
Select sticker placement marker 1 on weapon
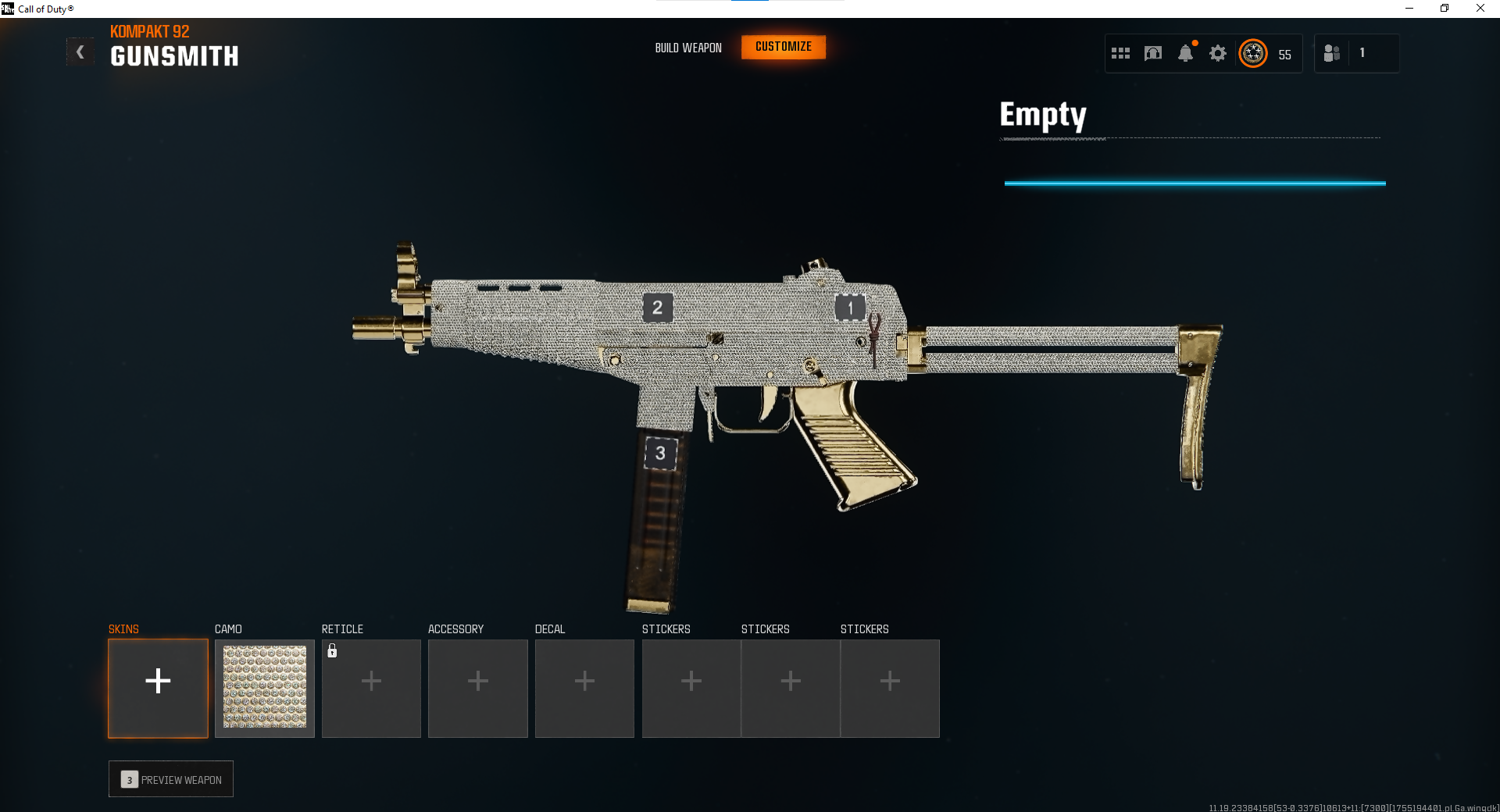pos(850,308)
